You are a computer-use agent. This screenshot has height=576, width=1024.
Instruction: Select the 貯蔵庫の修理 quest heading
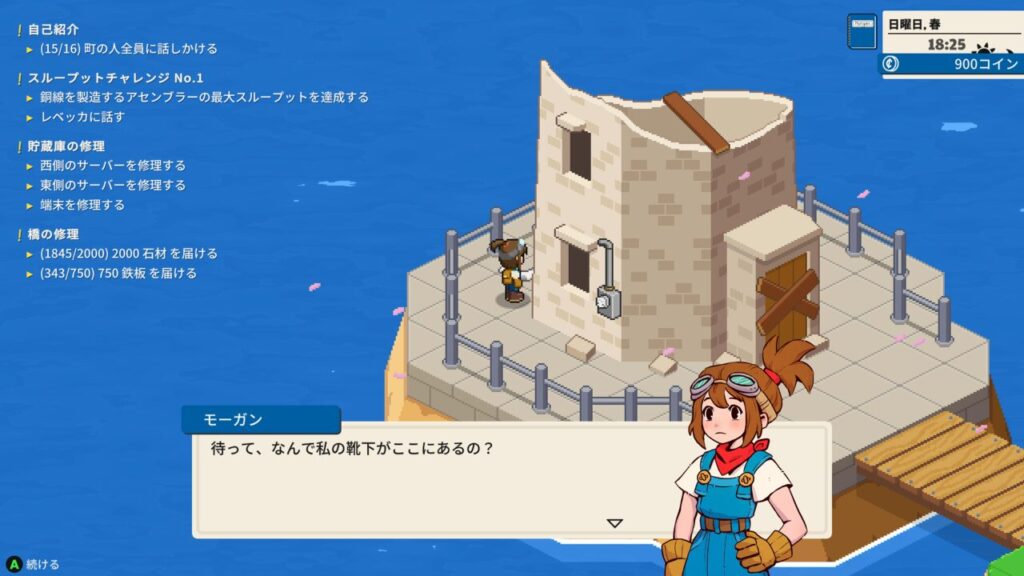[x=66, y=146]
